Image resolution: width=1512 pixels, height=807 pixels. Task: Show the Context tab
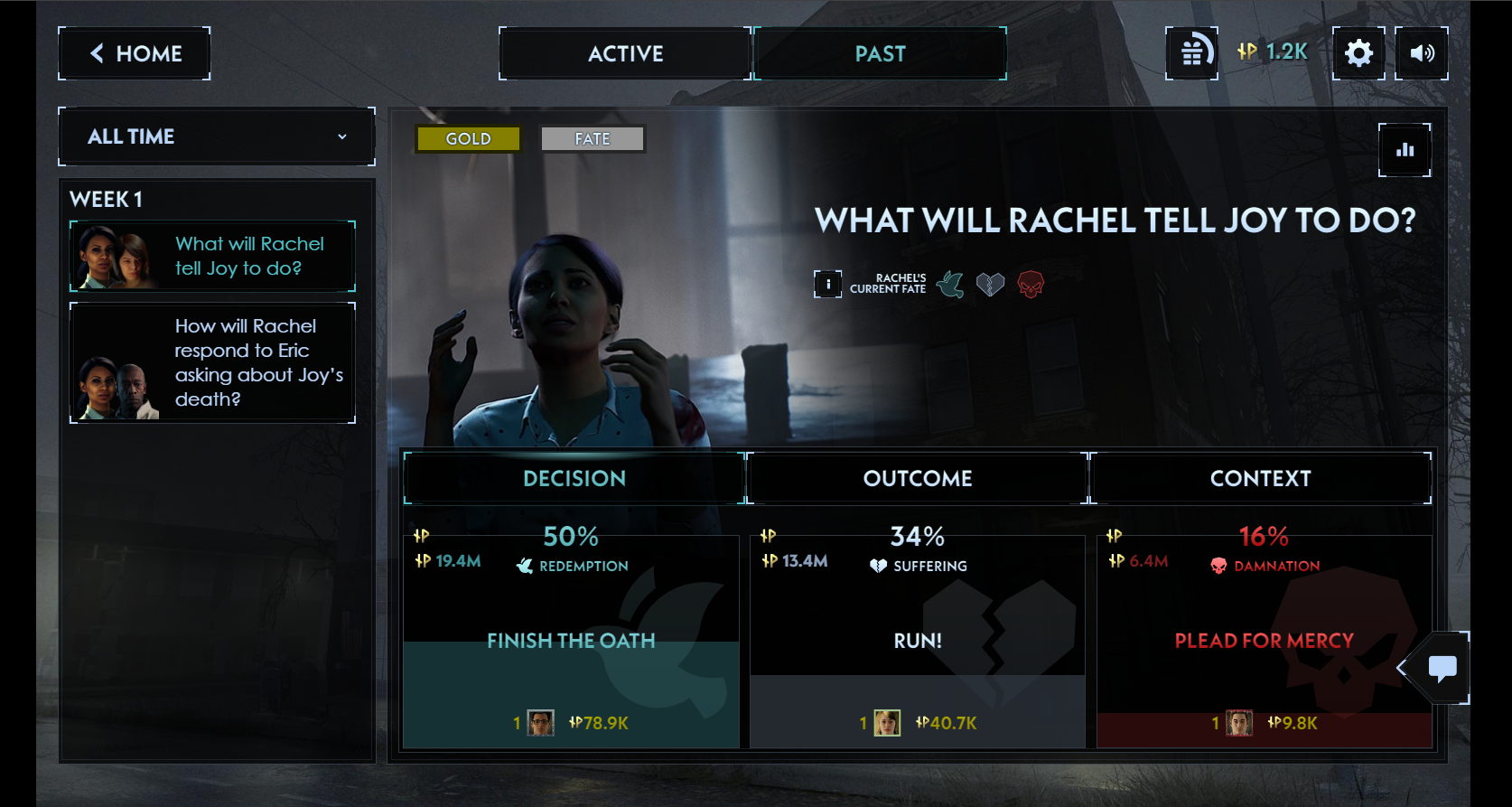(x=1260, y=478)
